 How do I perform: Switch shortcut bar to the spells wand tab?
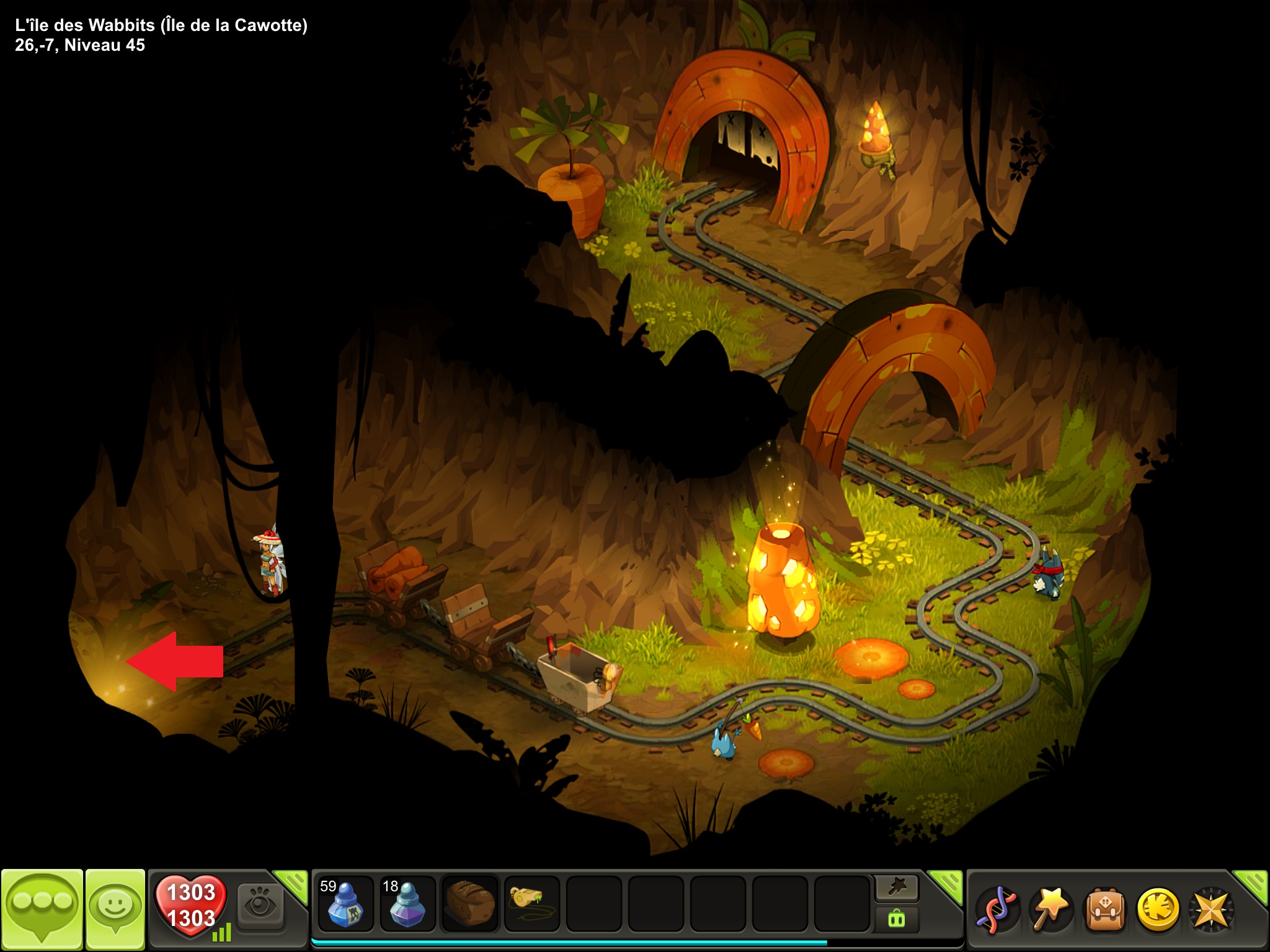point(897,889)
